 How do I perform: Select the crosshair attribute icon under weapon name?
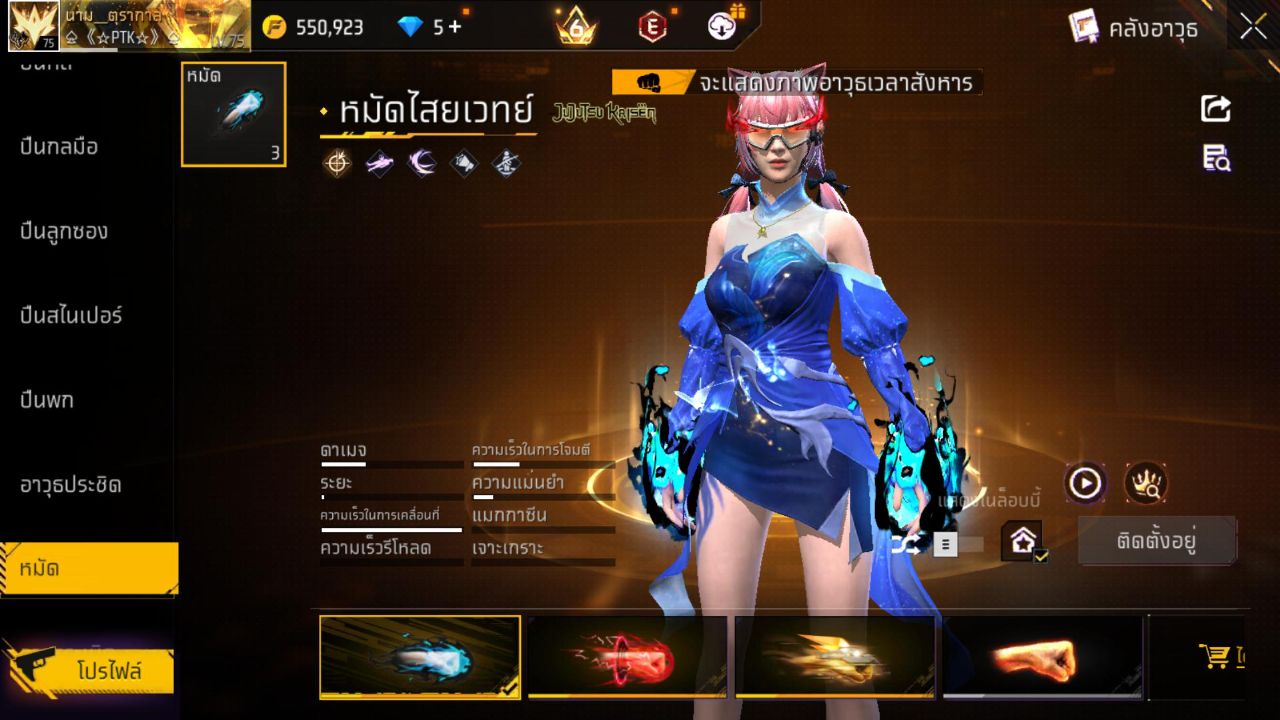(336, 163)
